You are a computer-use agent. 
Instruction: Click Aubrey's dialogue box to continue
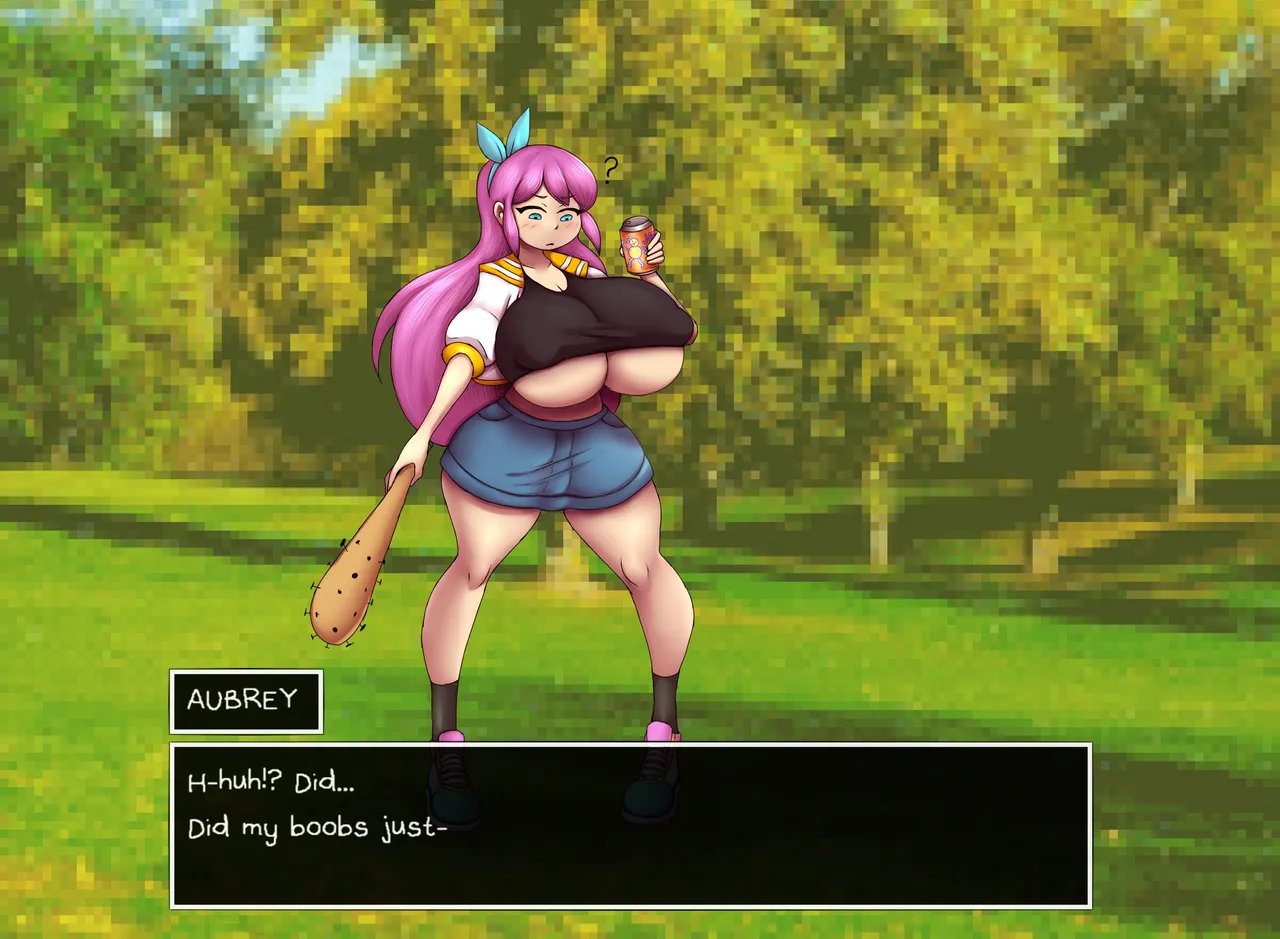(630, 825)
